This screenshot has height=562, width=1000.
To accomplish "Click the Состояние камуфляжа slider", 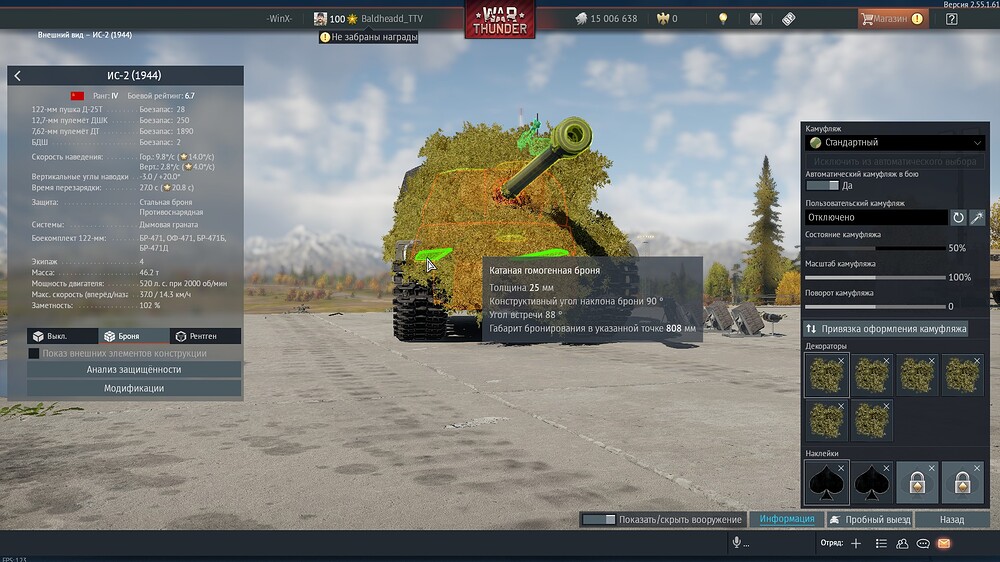I will (x=875, y=248).
